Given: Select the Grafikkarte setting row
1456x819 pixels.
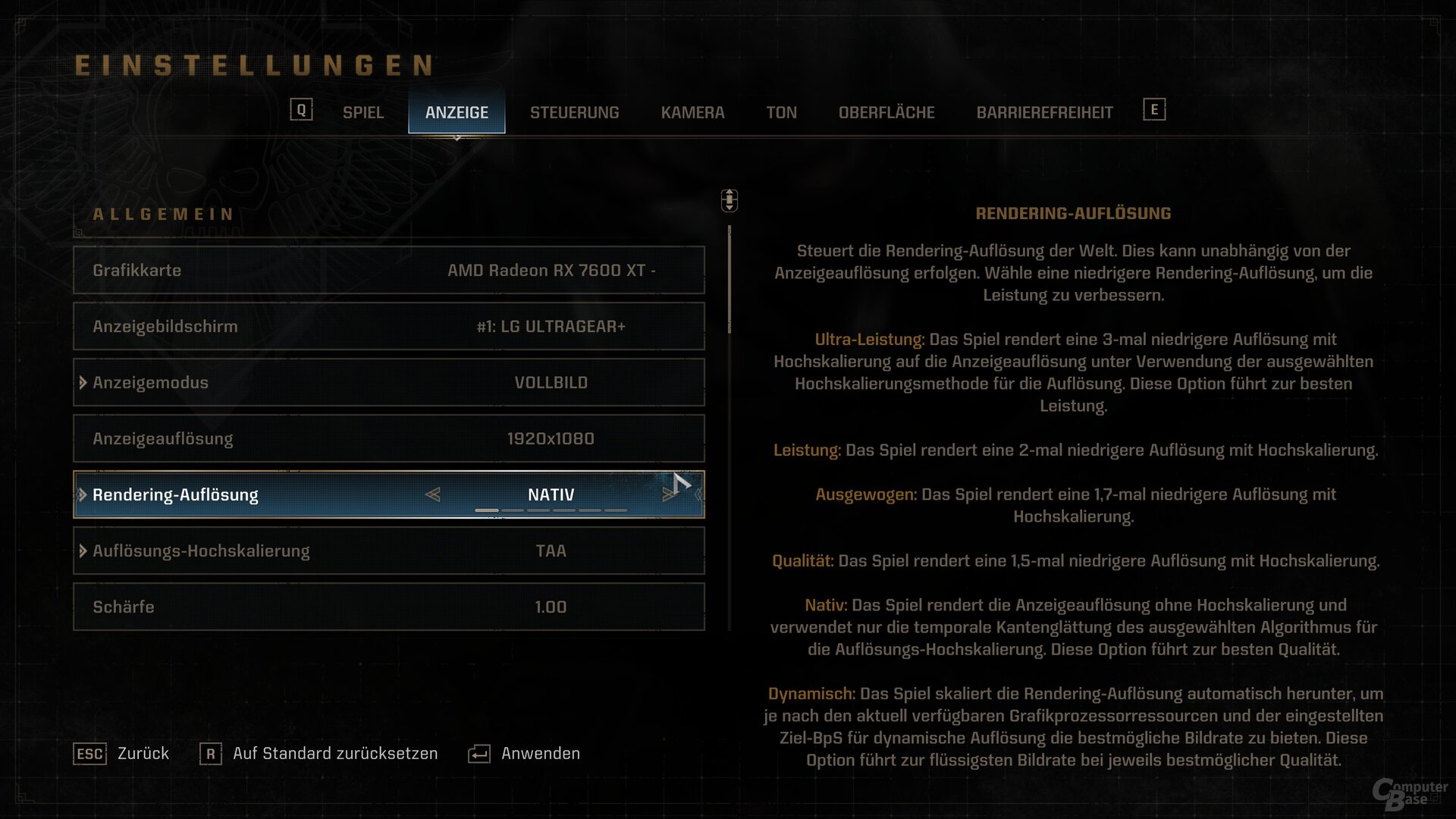Looking at the screenshot, I should (388, 270).
